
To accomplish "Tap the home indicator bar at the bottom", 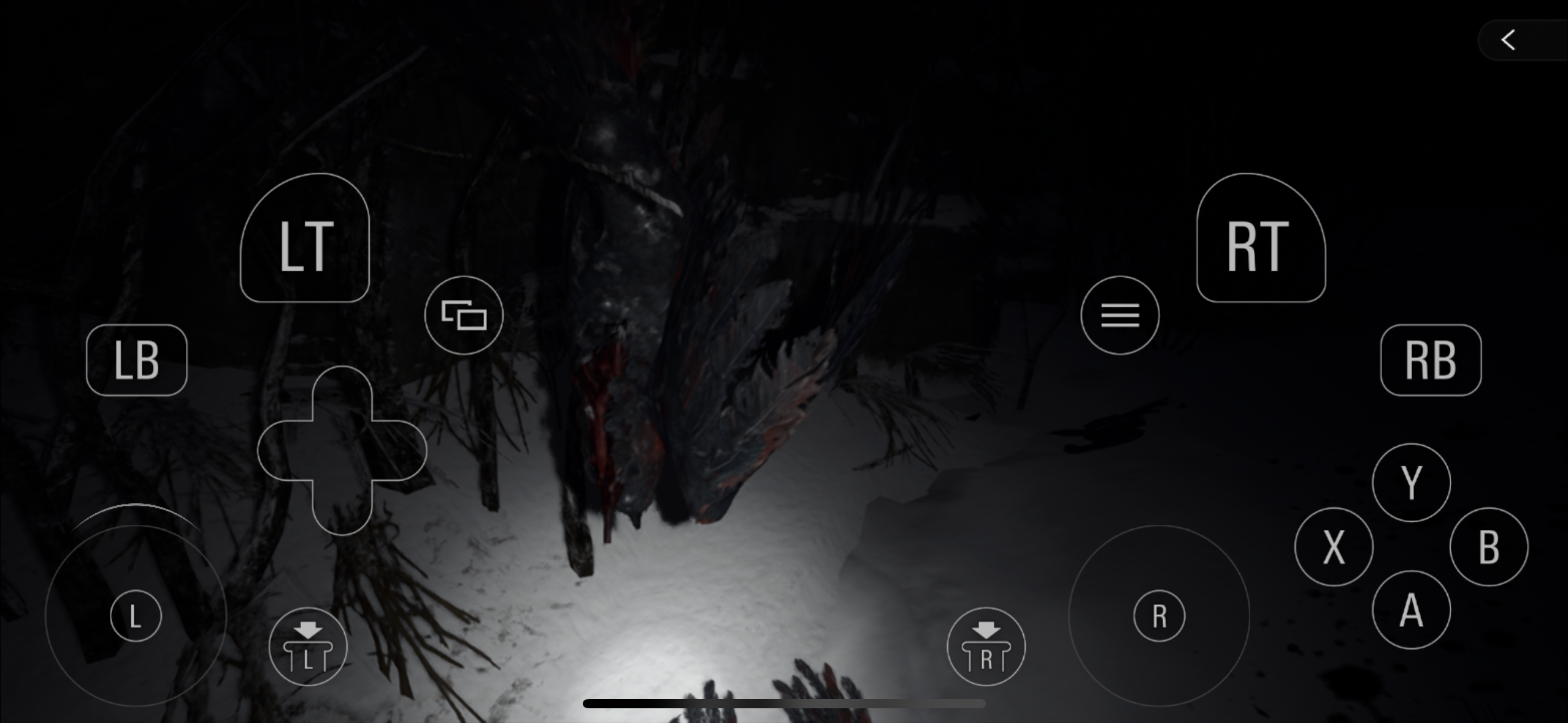I will [x=784, y=704].
